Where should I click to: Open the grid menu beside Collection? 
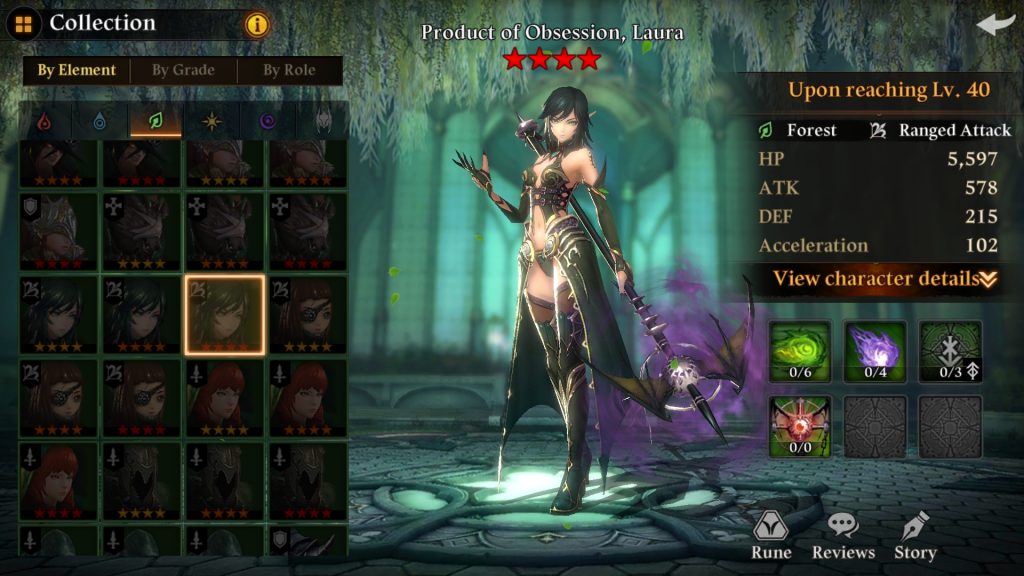coord(23,23)
